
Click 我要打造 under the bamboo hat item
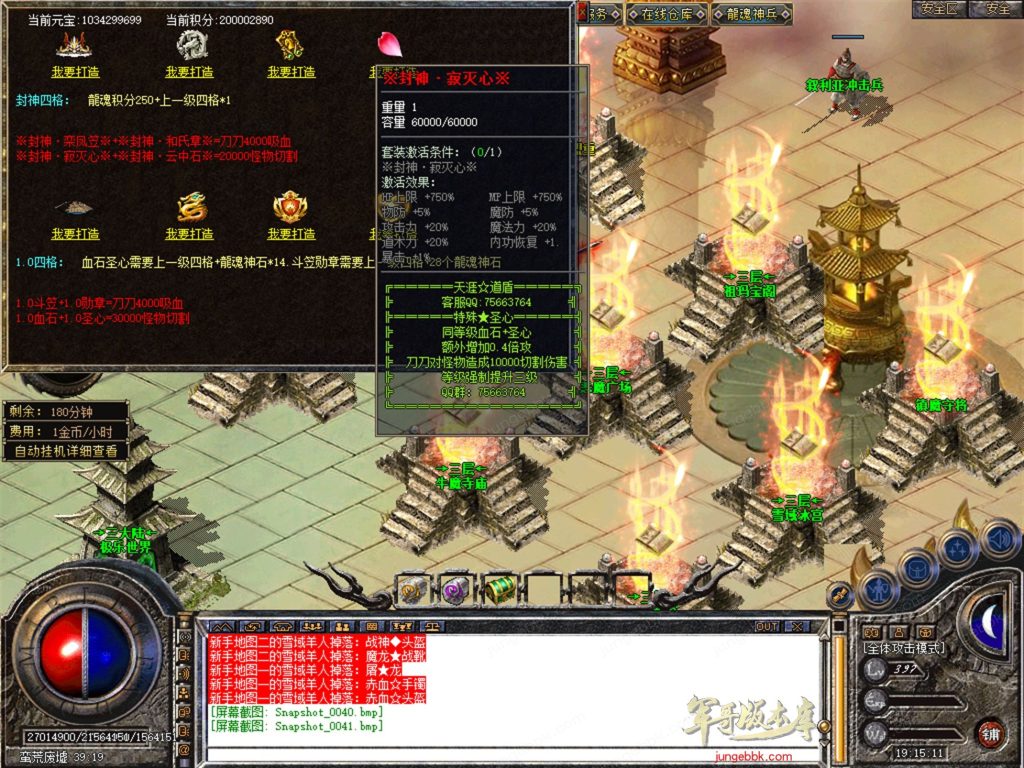point(75,234)
